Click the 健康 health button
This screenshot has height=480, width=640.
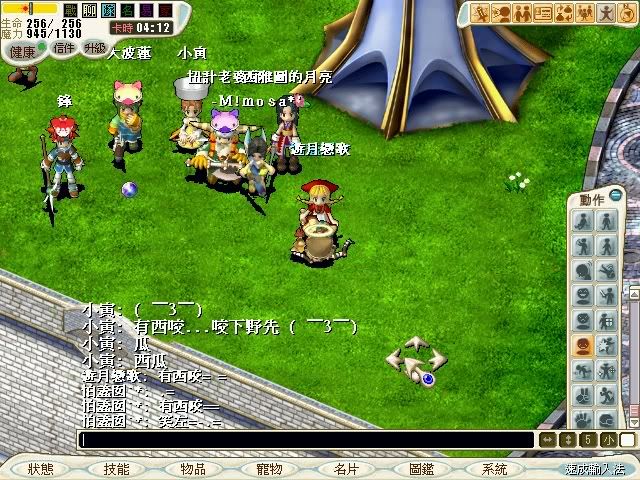22,51
